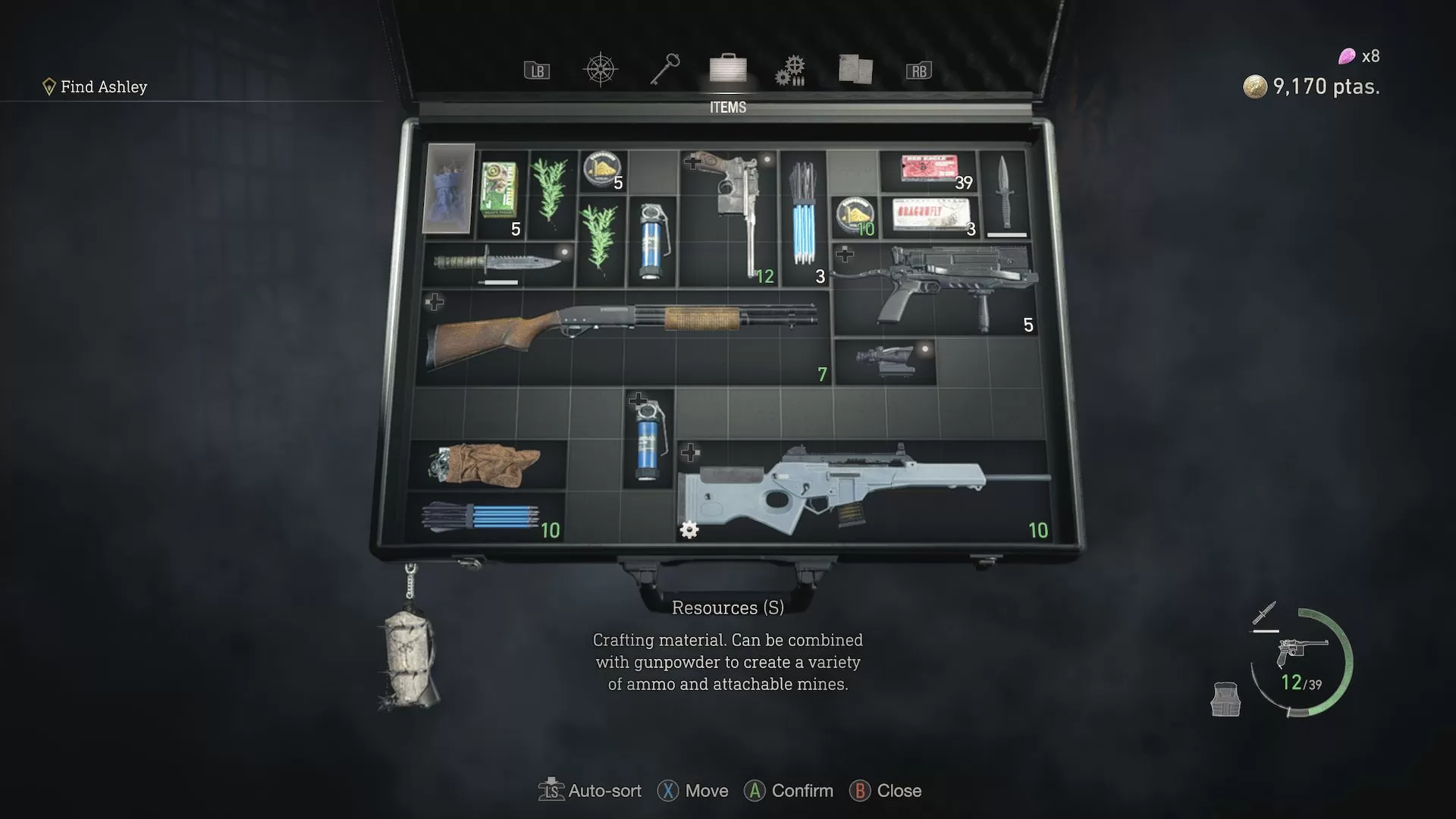The width and height of the screenshot is (1456, 819).
Task: Click the plus upgrade icon on the shotgun tile
Action: (434, 301)
